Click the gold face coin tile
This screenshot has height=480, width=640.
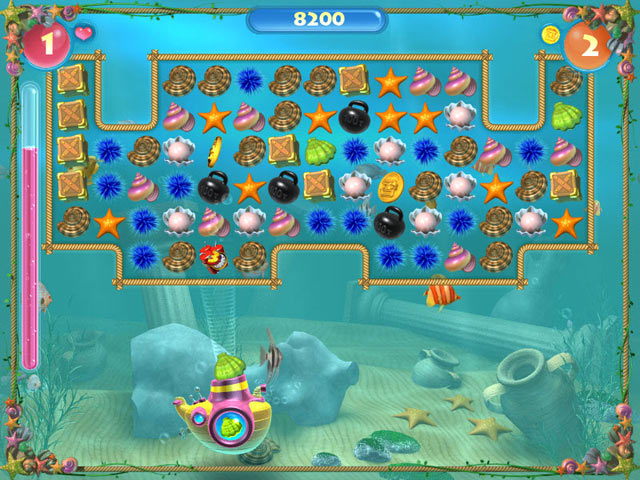(389, 185)
